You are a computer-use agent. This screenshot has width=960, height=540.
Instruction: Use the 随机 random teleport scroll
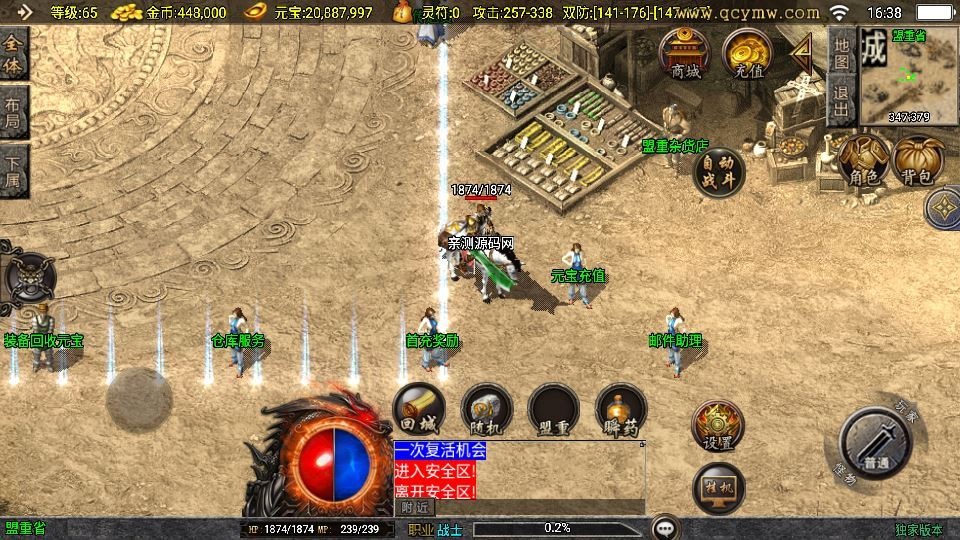tap(487, 409)
